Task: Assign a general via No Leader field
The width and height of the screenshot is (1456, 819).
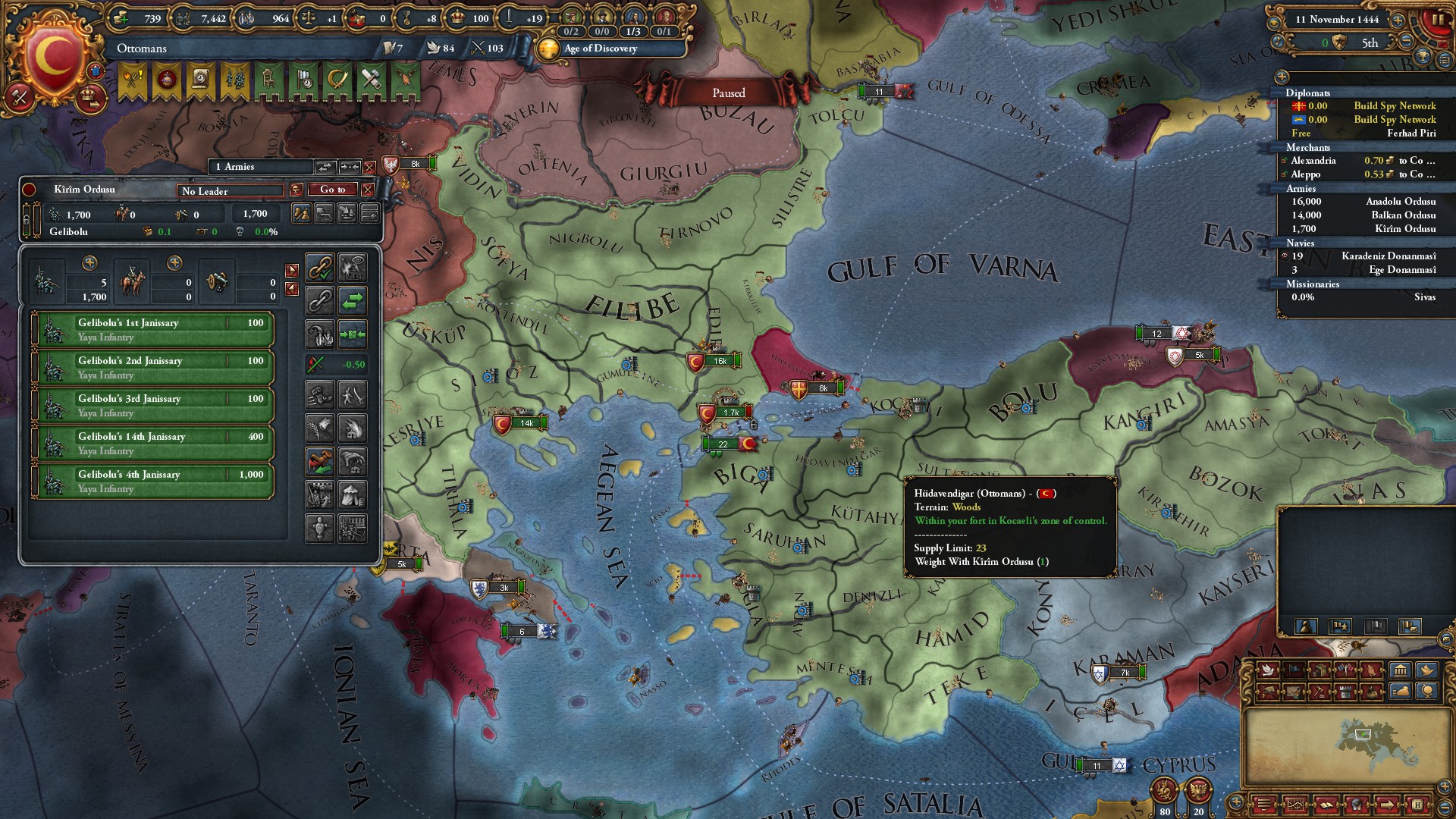Action: tap(231, 191)
